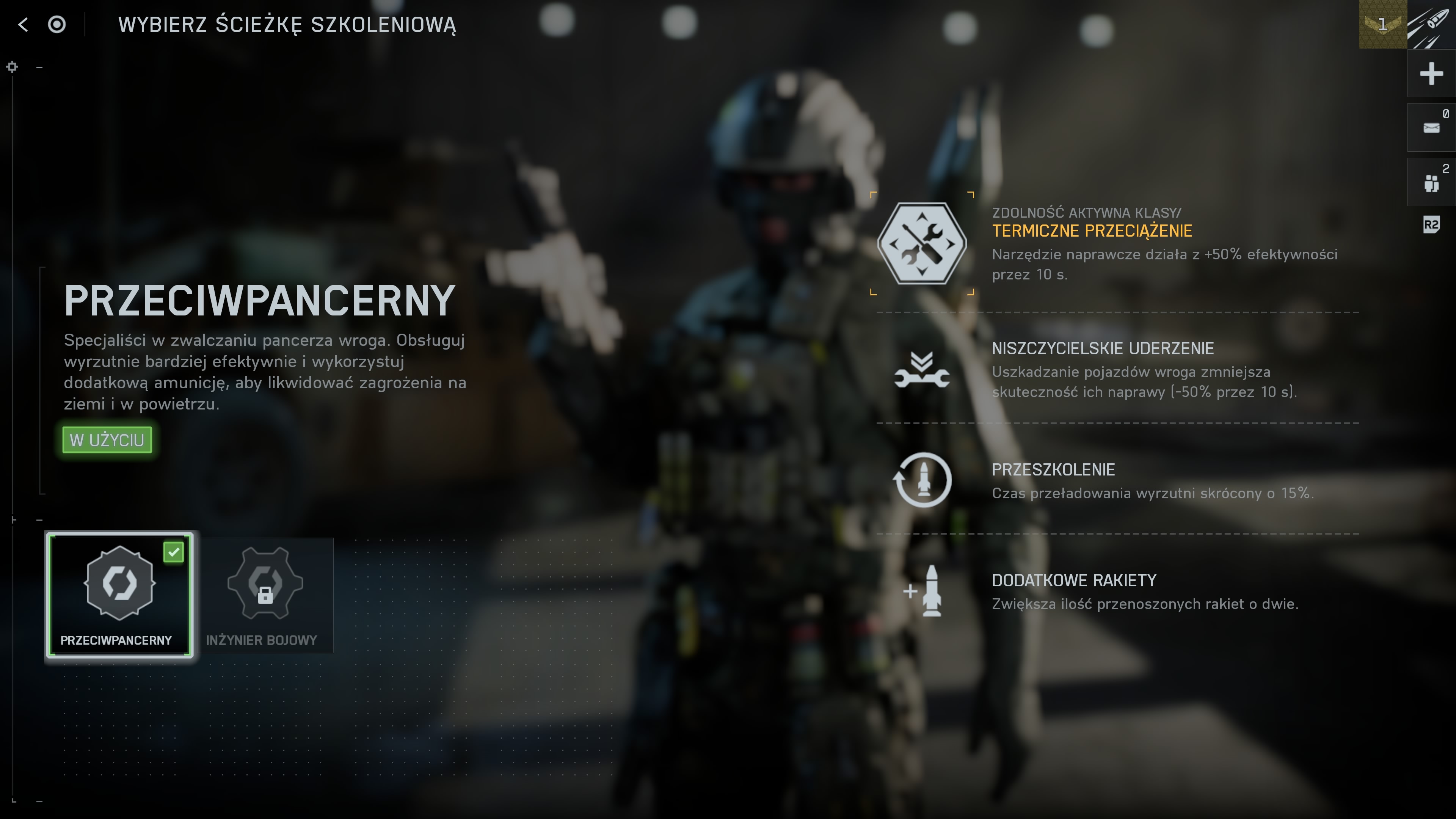Go back with the arrow button

pos(23,24)
